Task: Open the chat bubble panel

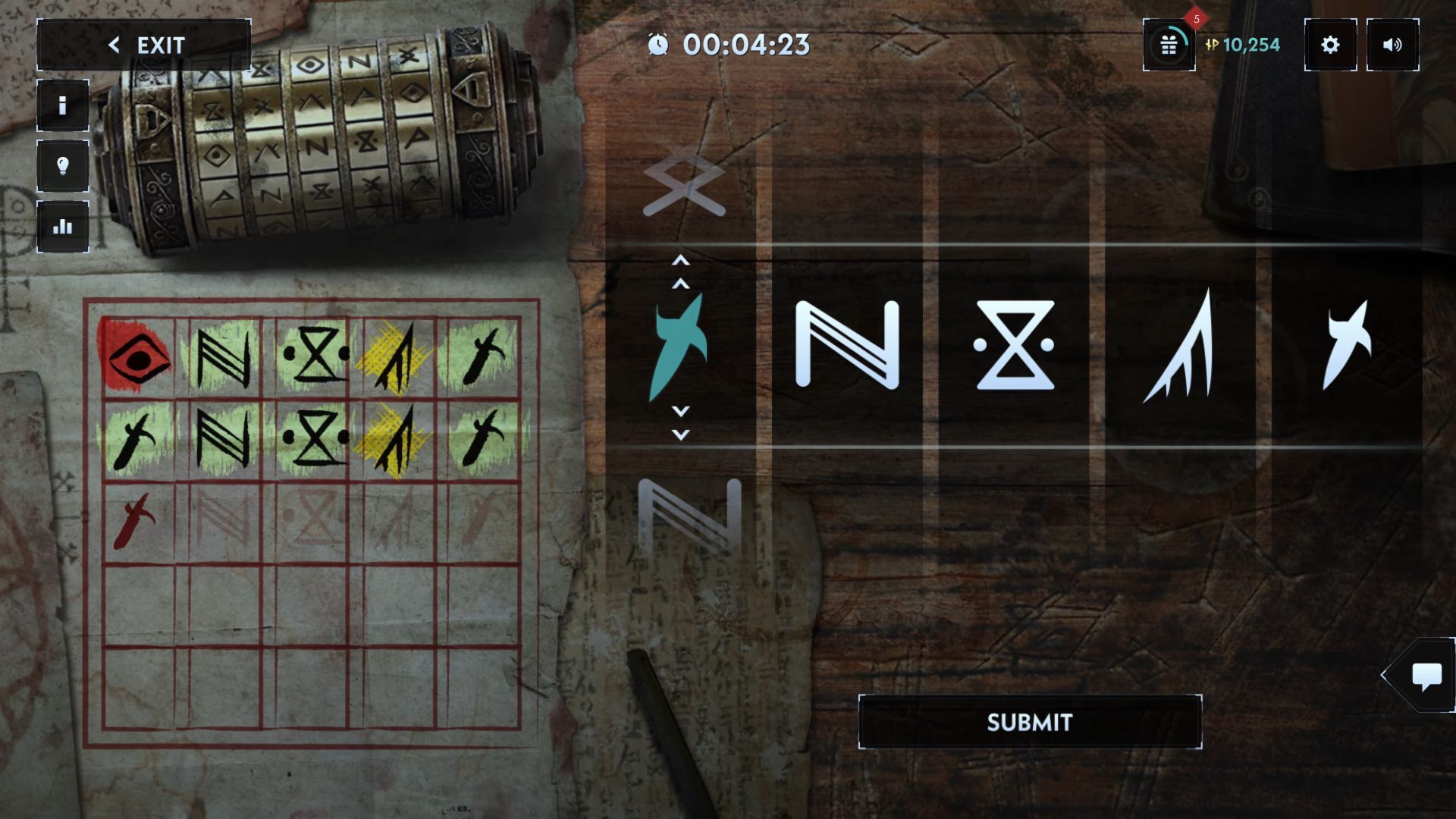Action: coord(1426,675)
